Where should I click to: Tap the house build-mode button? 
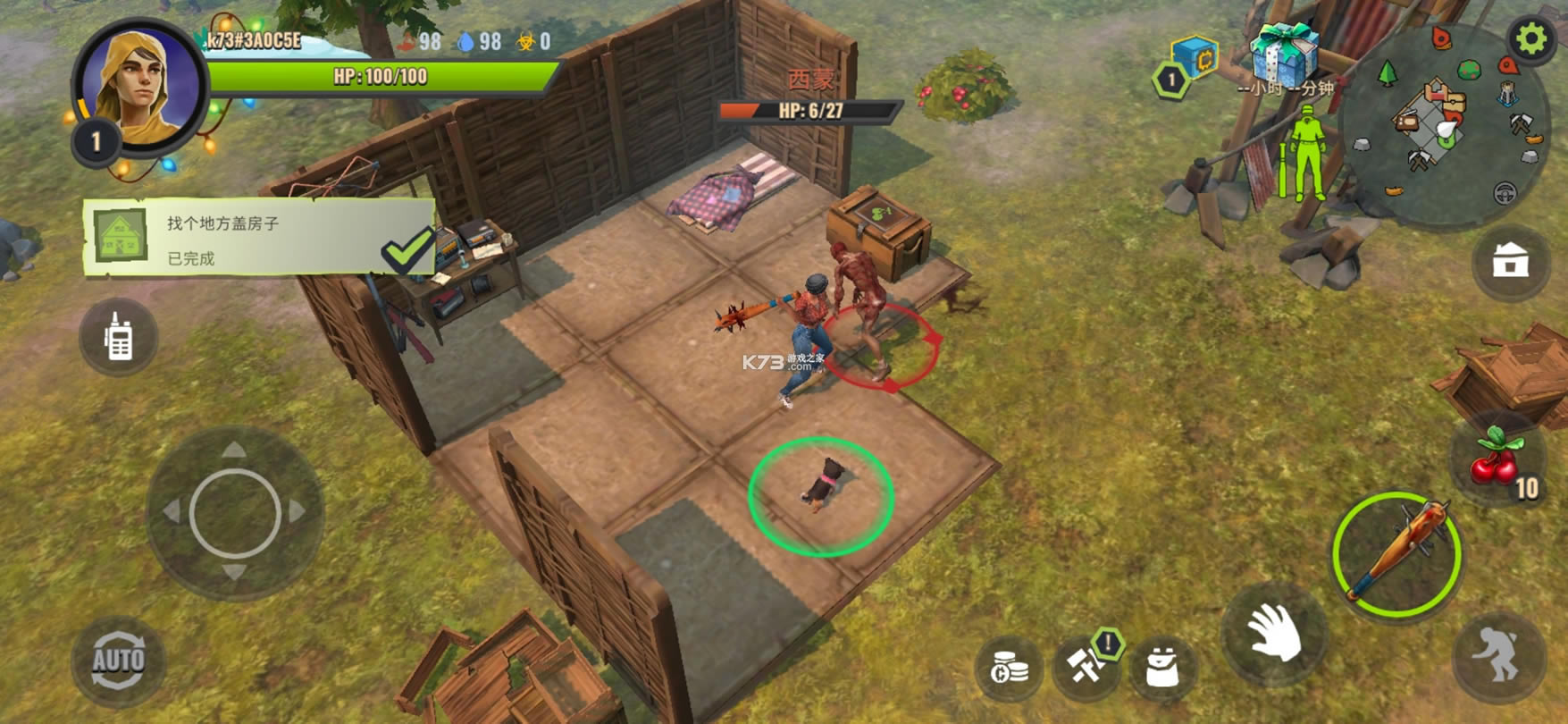click(1510, 262)
